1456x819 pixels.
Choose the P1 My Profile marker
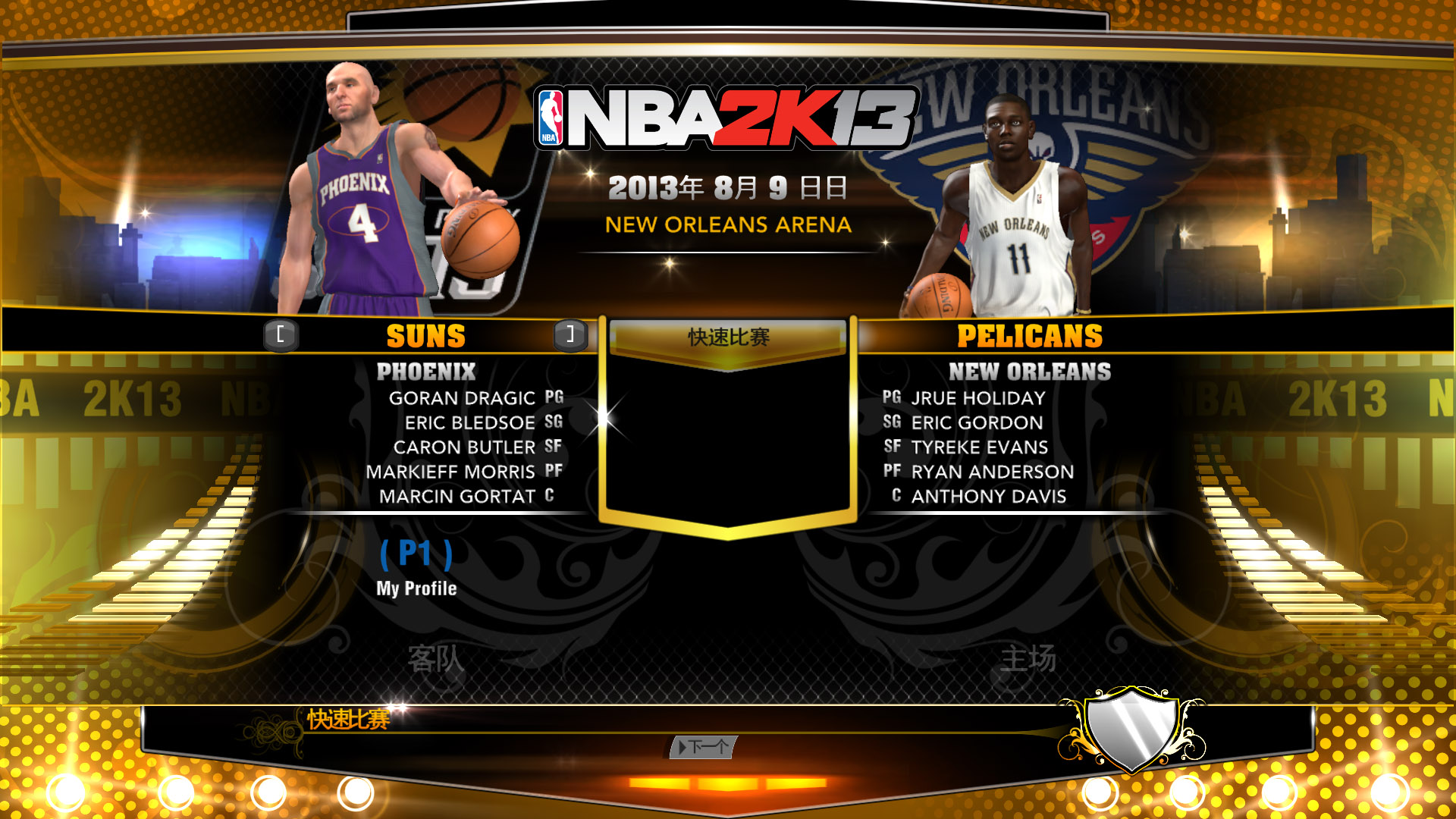416,567
